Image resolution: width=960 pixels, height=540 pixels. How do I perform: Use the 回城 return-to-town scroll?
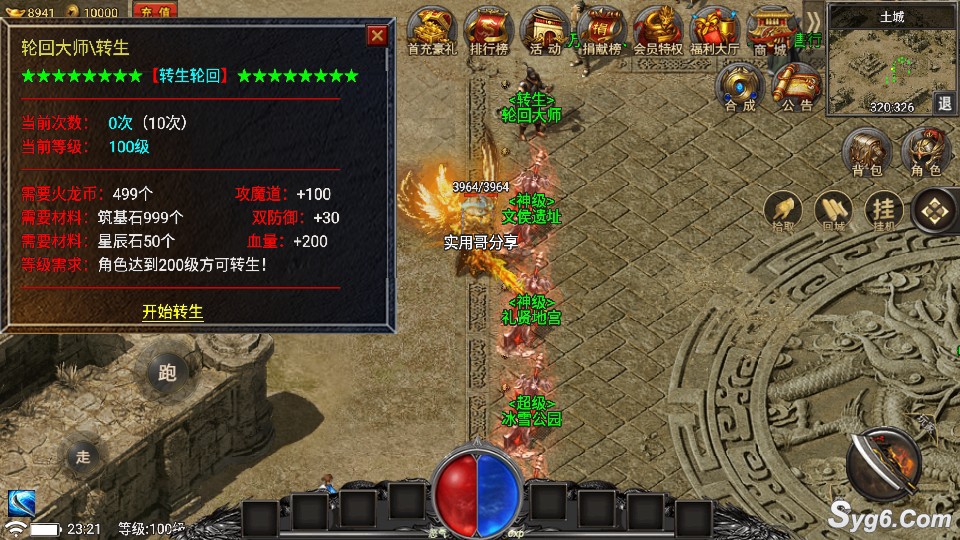click(x=833, y=211)
